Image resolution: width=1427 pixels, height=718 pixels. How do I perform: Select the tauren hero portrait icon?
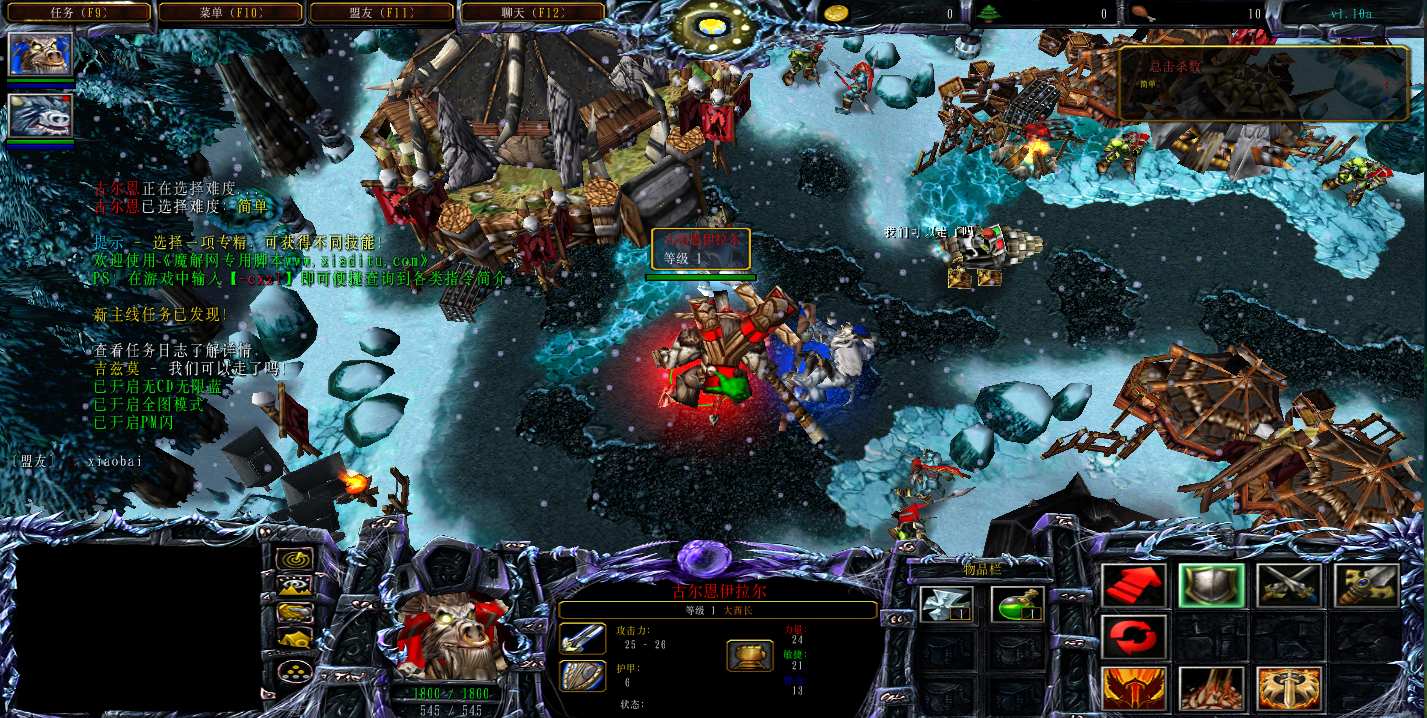[40, 55]
